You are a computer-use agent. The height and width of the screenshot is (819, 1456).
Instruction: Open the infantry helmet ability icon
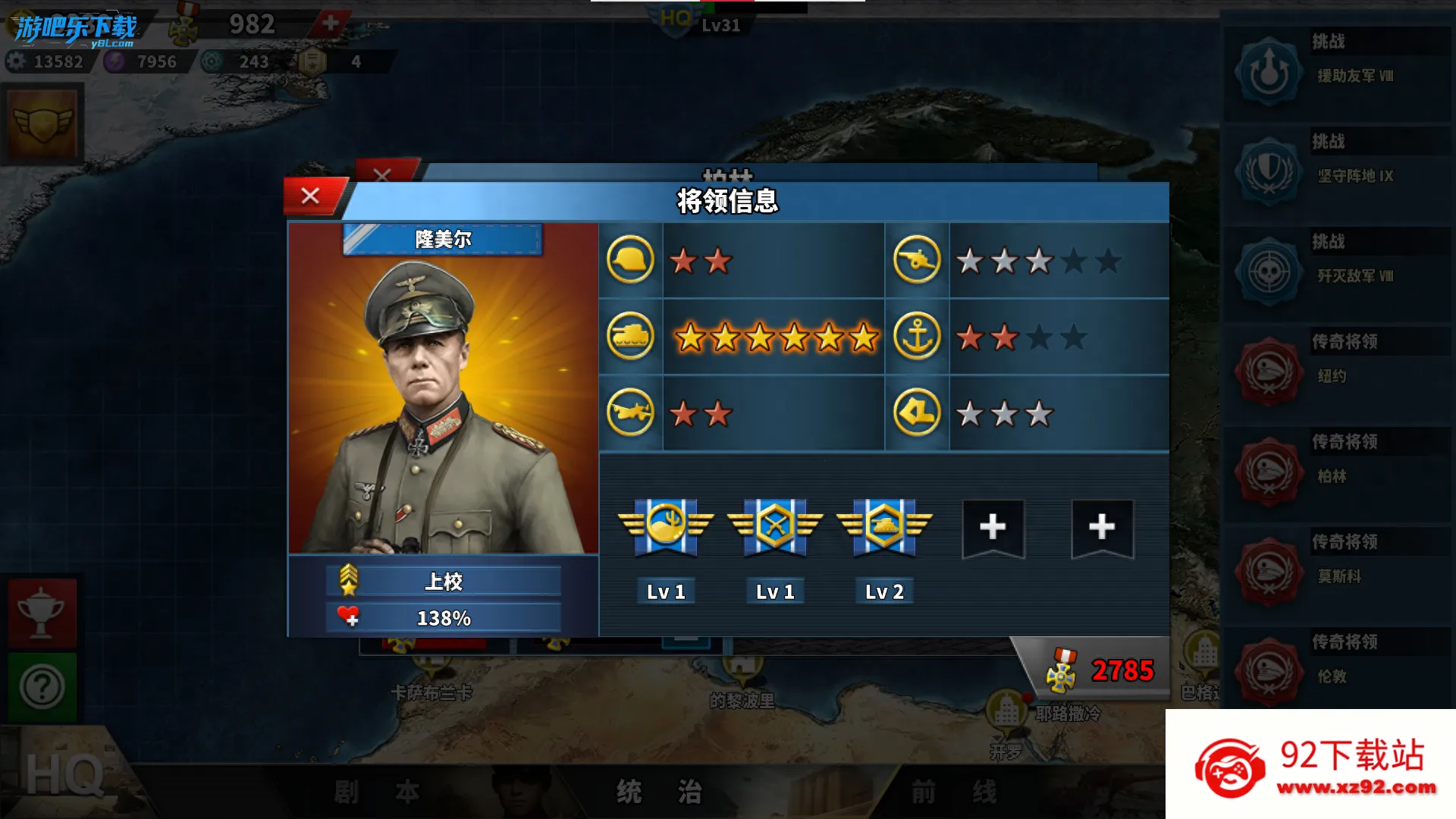630,260
